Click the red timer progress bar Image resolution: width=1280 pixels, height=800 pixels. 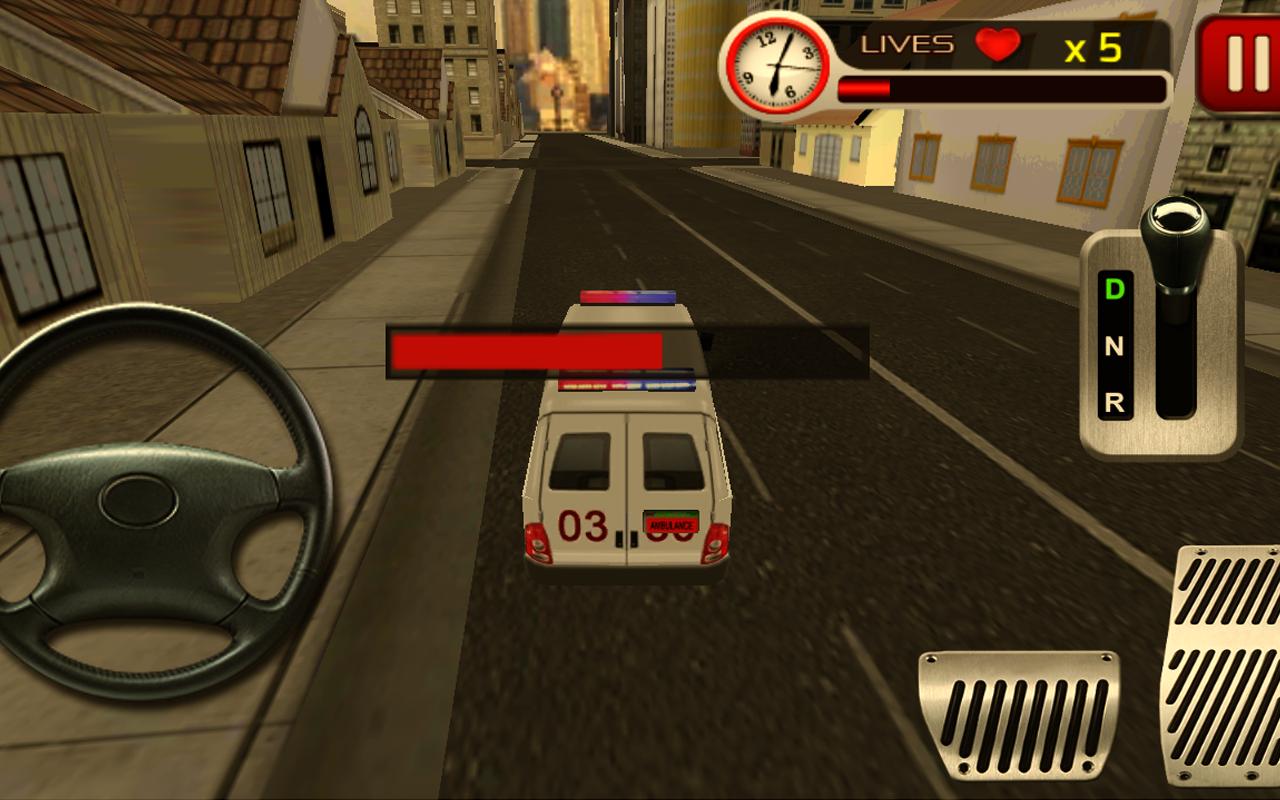click(x=865, y=86)
